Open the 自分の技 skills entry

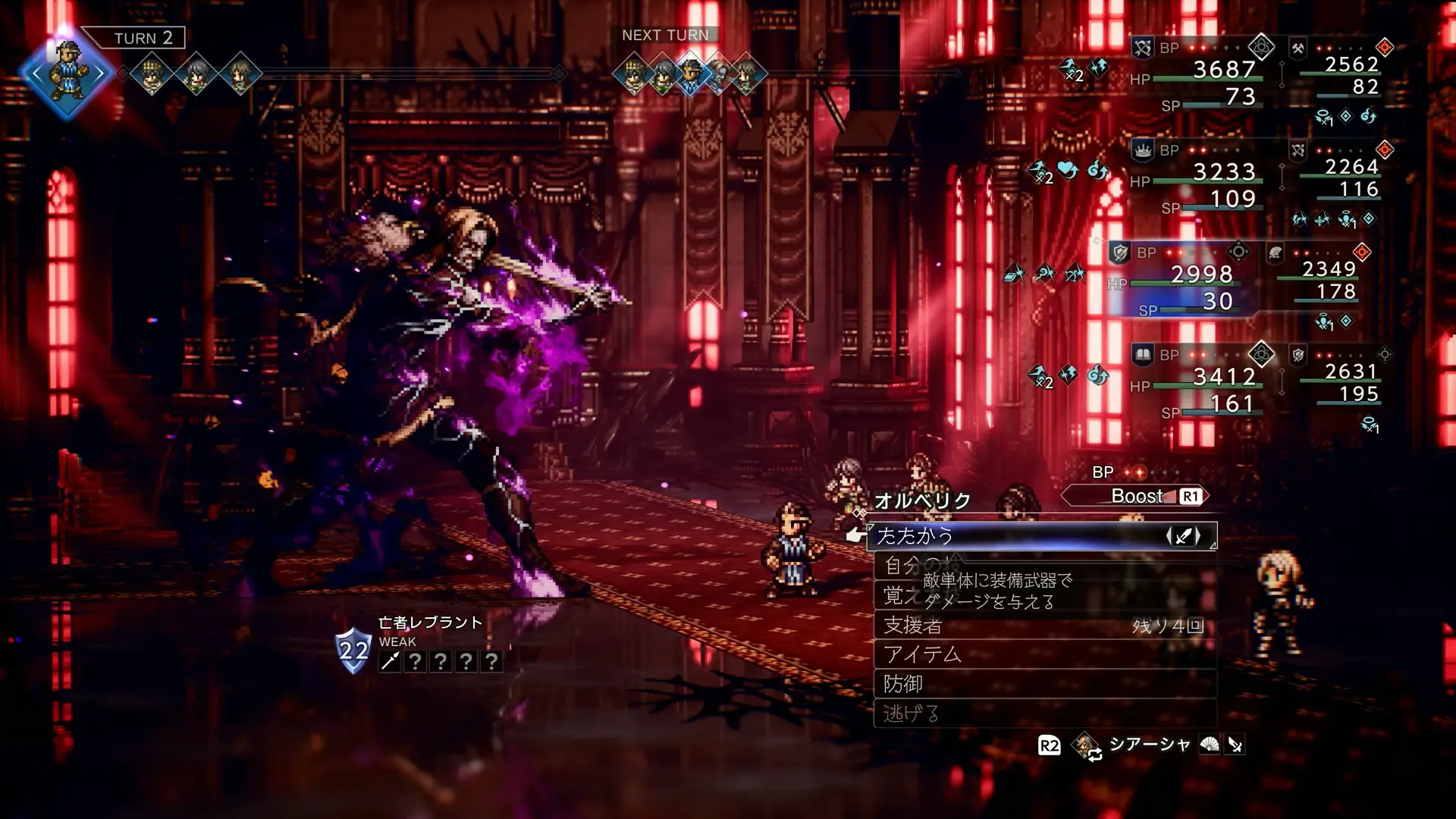[x=902, y=566]
